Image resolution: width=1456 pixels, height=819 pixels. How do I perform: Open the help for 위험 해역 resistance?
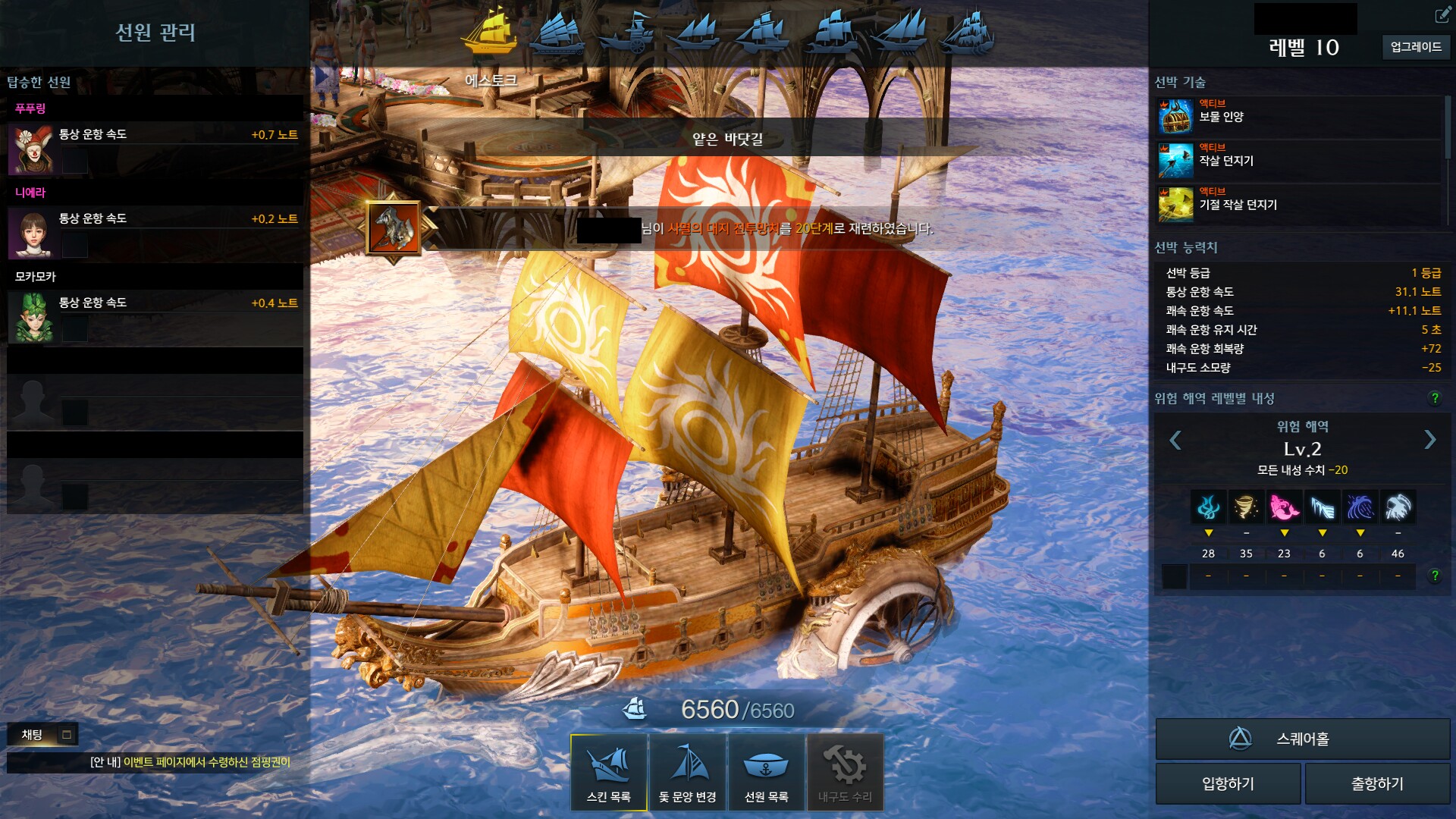pos(1434,398)
